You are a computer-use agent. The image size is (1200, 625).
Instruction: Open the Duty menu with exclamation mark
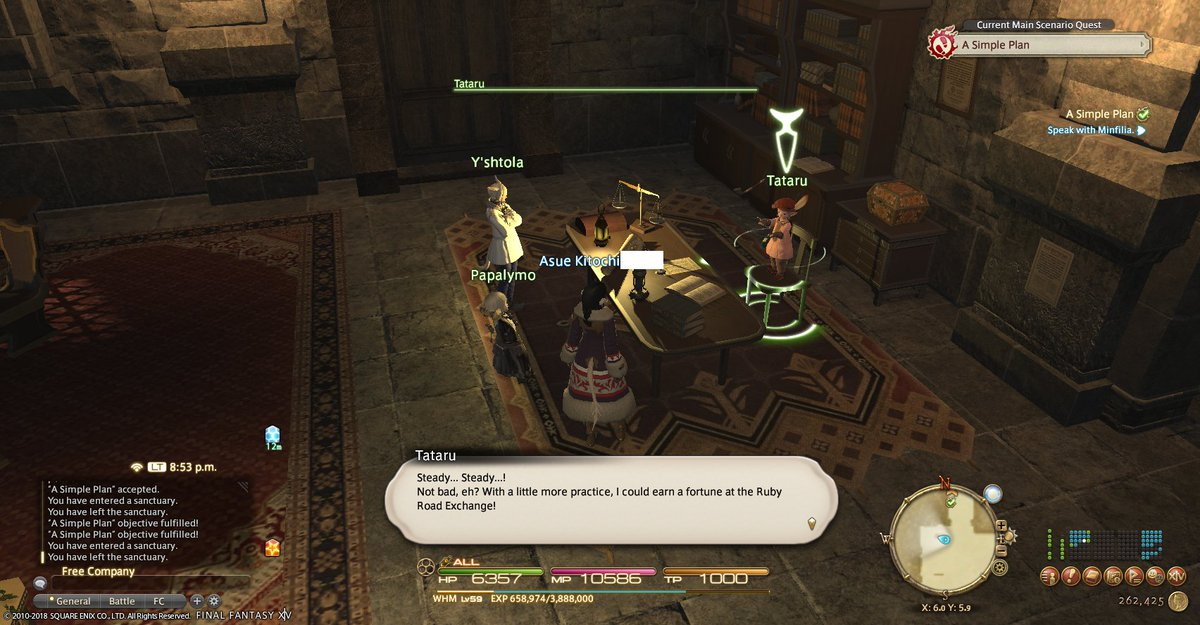tap(1071, 575)
